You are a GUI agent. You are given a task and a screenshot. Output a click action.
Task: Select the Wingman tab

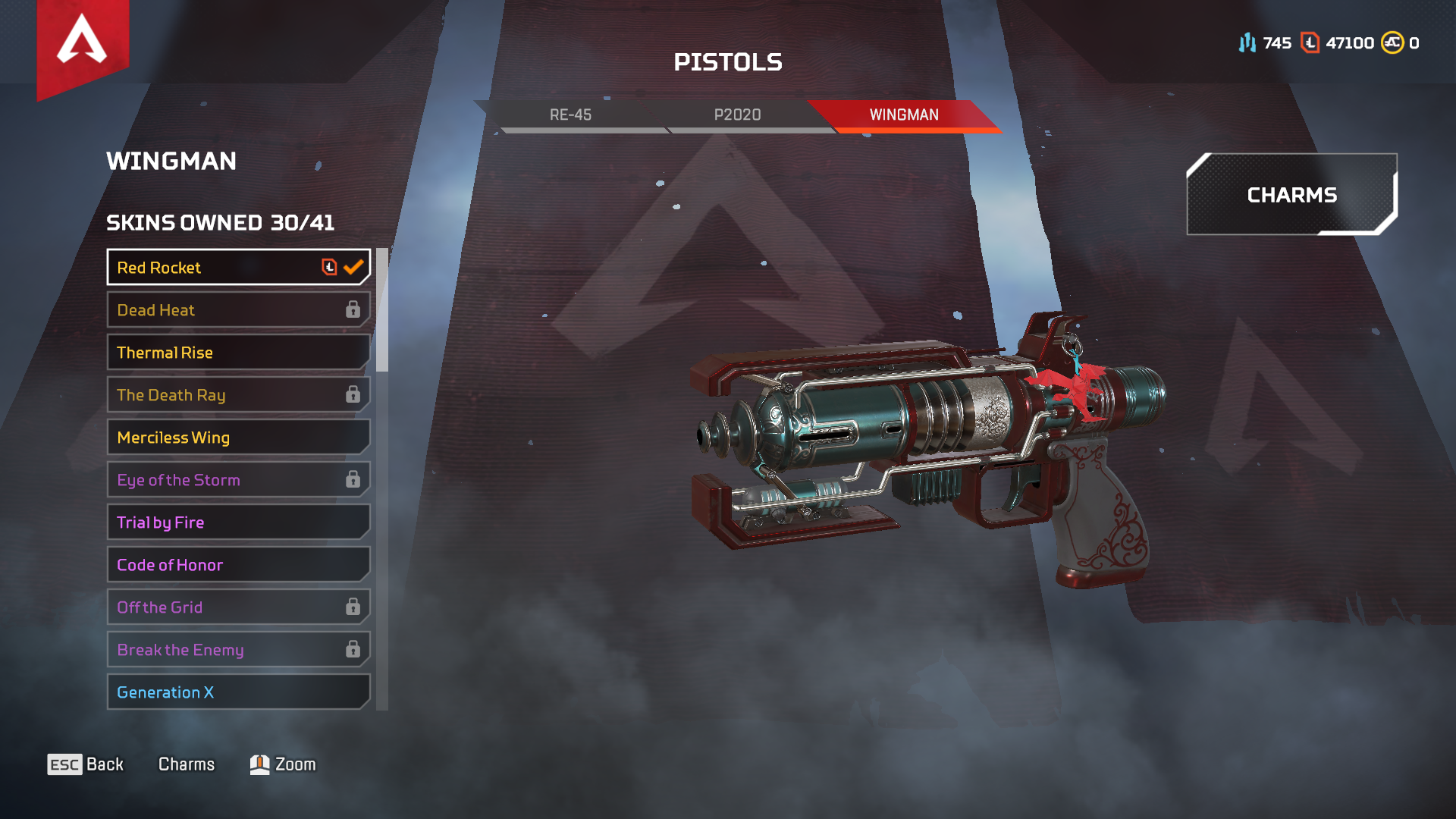click(x=904, y=115)
